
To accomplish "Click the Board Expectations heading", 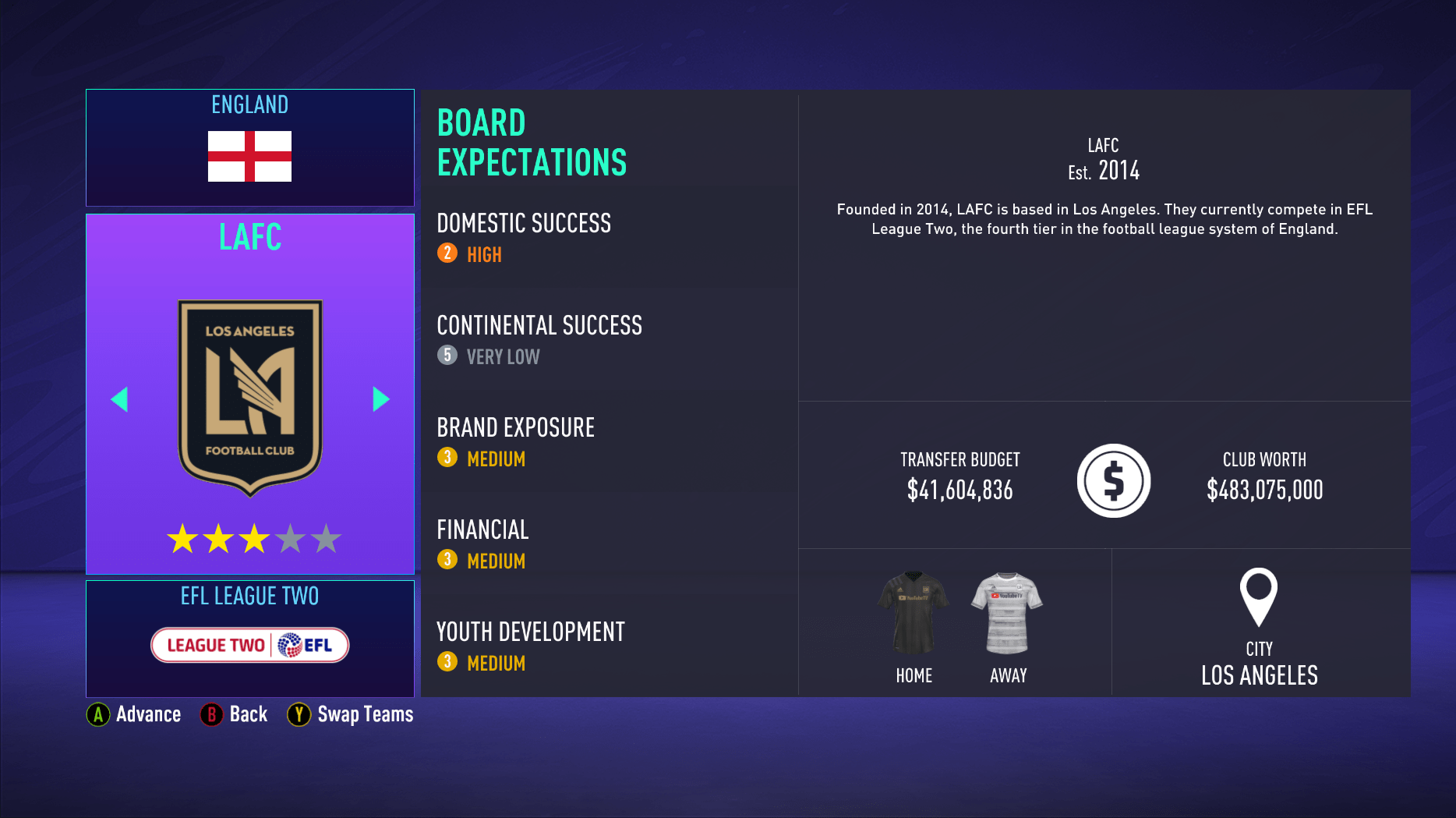I will point(531,143).
